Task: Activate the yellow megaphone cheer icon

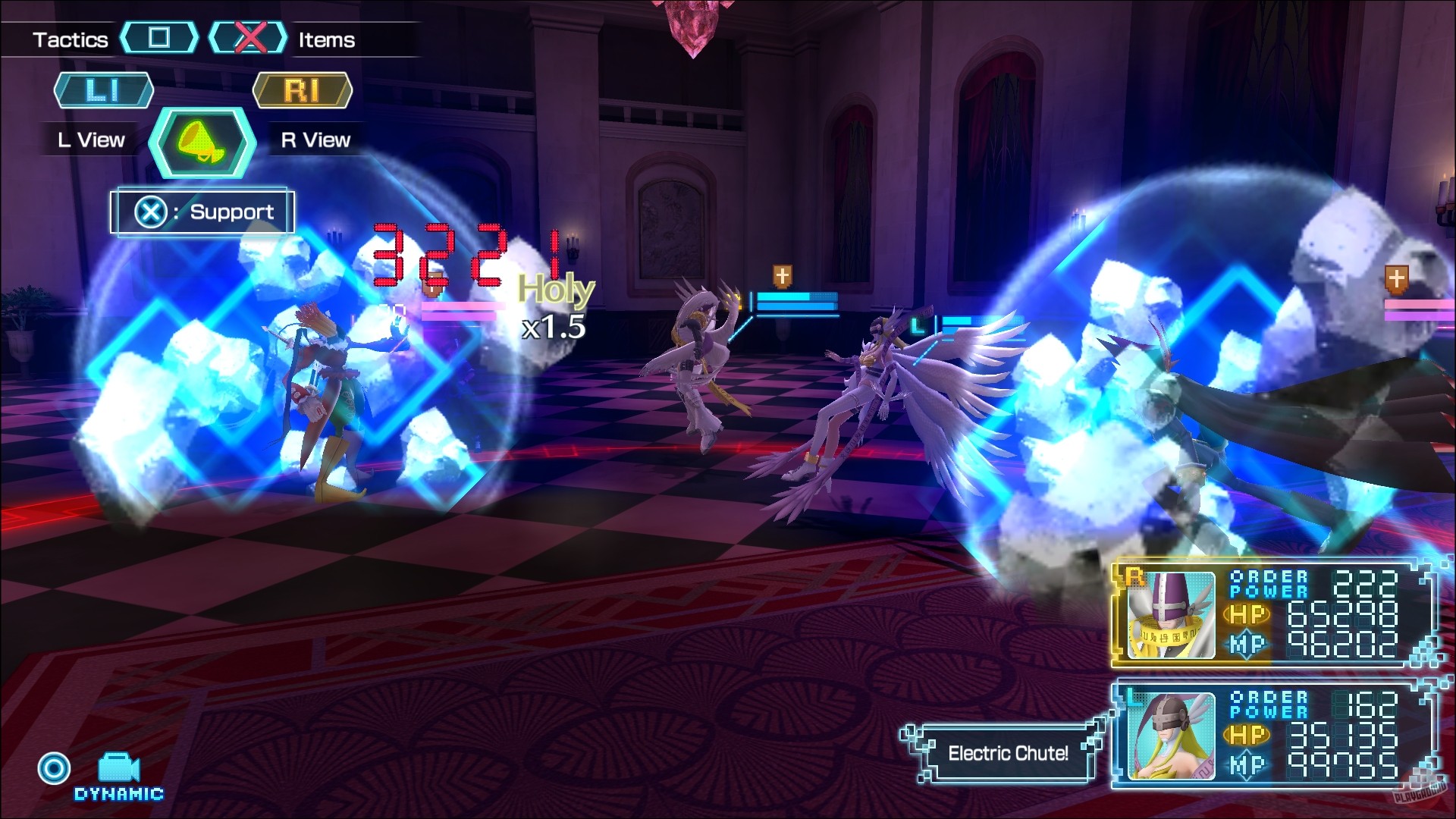Action: pyautogui.click(x=201, y=143)
